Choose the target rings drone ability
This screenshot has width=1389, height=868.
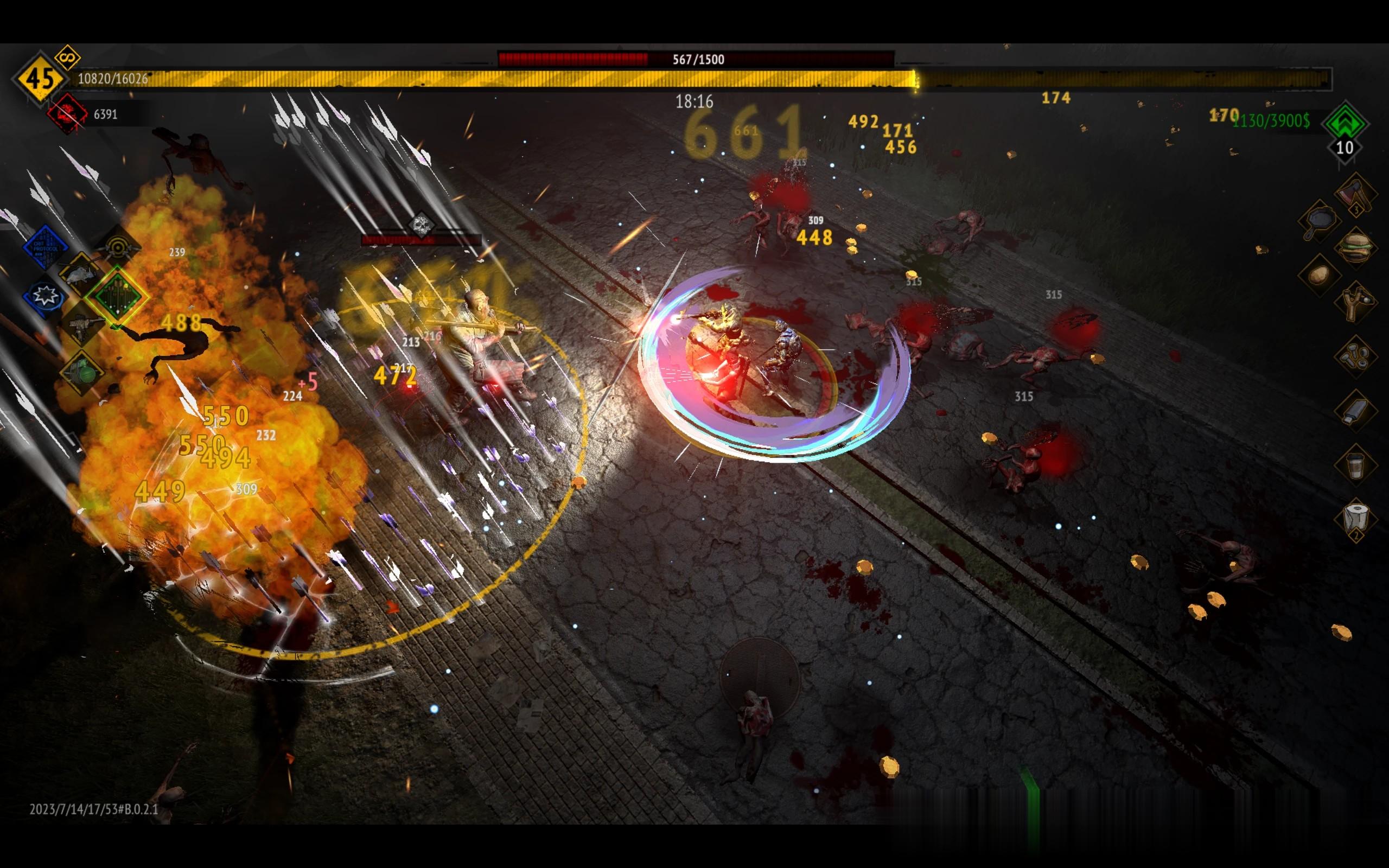pyautogui.click(x=119, y=248)
